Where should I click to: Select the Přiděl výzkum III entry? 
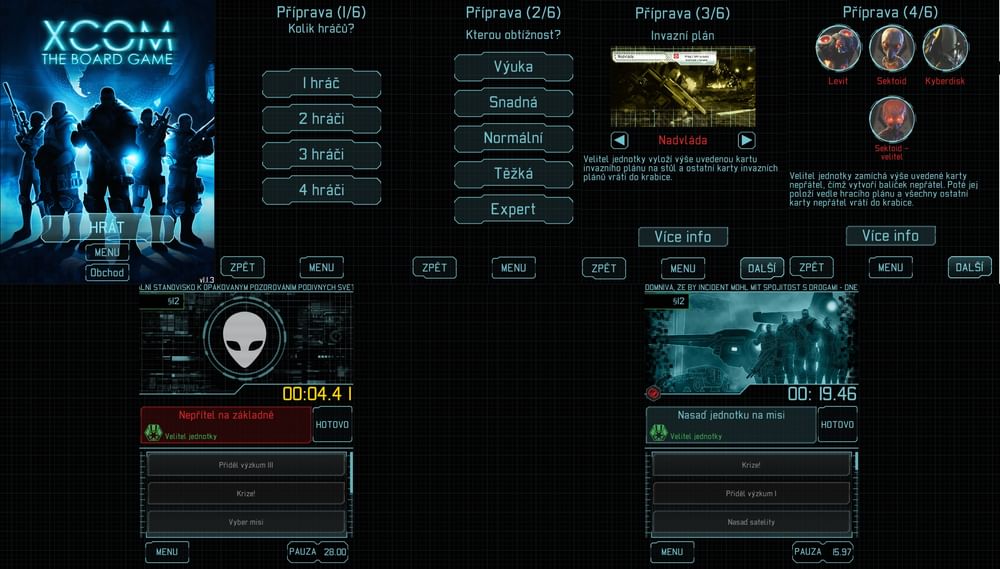[x=246, y=465]
